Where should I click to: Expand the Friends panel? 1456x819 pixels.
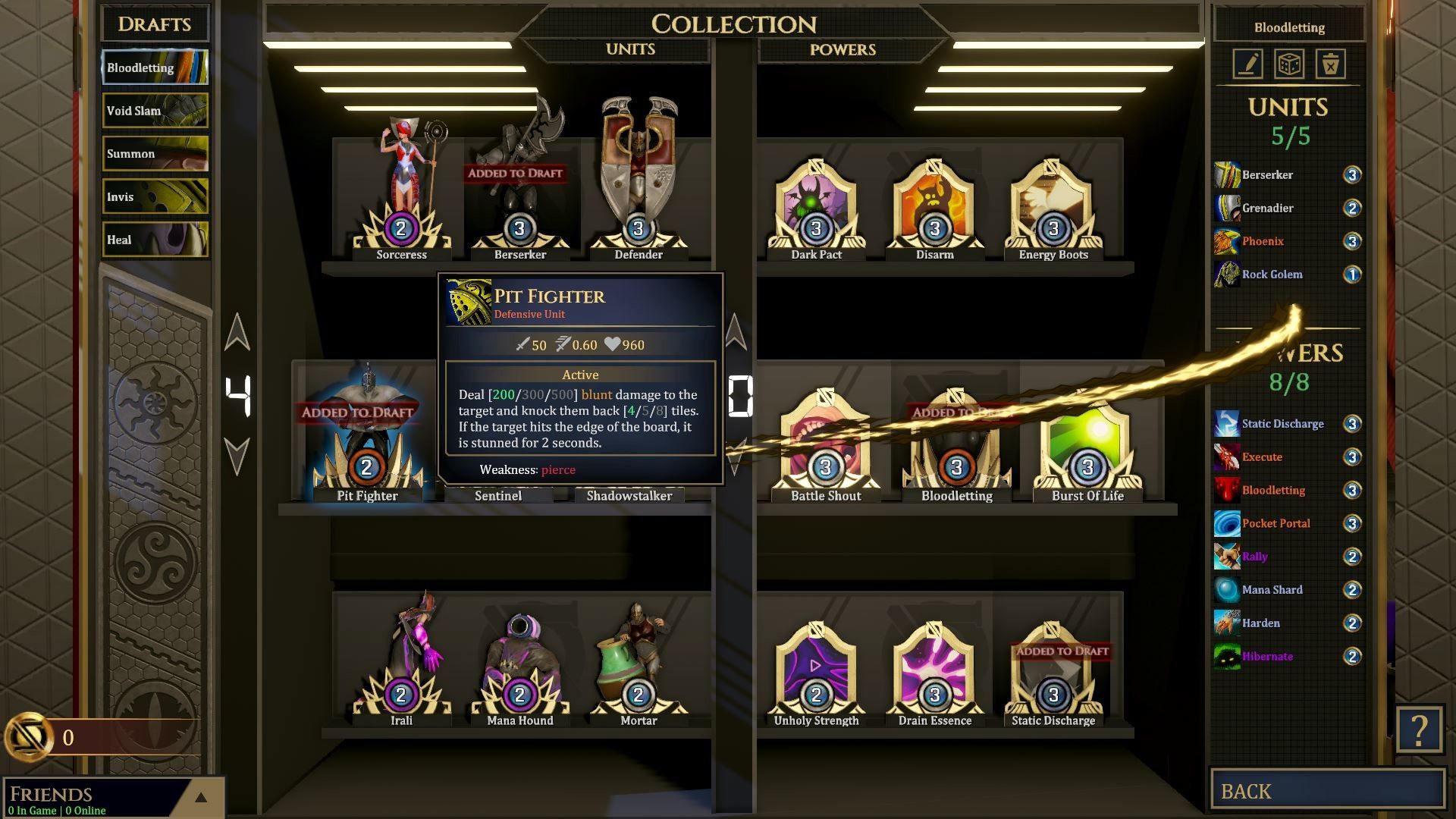click(x=201, y=797)
